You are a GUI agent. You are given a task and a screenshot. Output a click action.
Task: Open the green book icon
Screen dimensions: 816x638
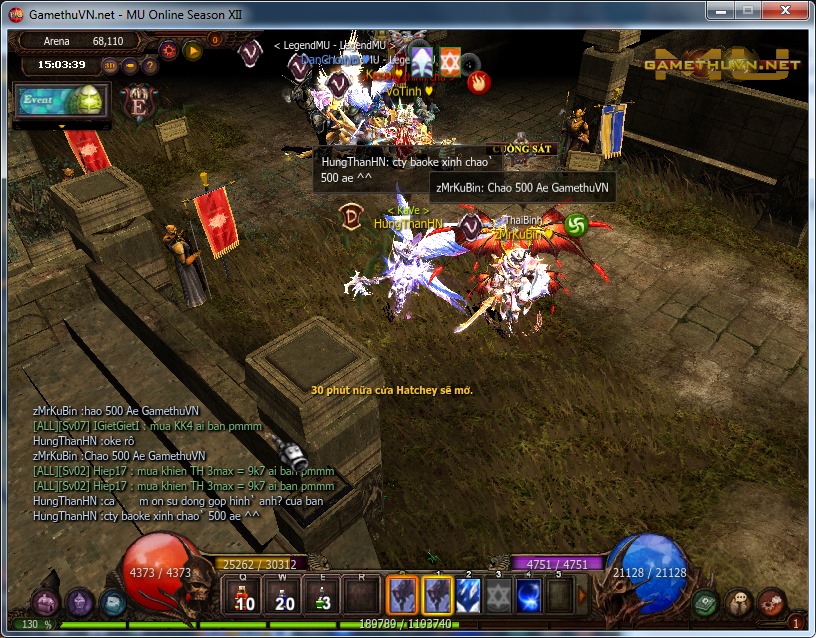click(x=705, y=602)
